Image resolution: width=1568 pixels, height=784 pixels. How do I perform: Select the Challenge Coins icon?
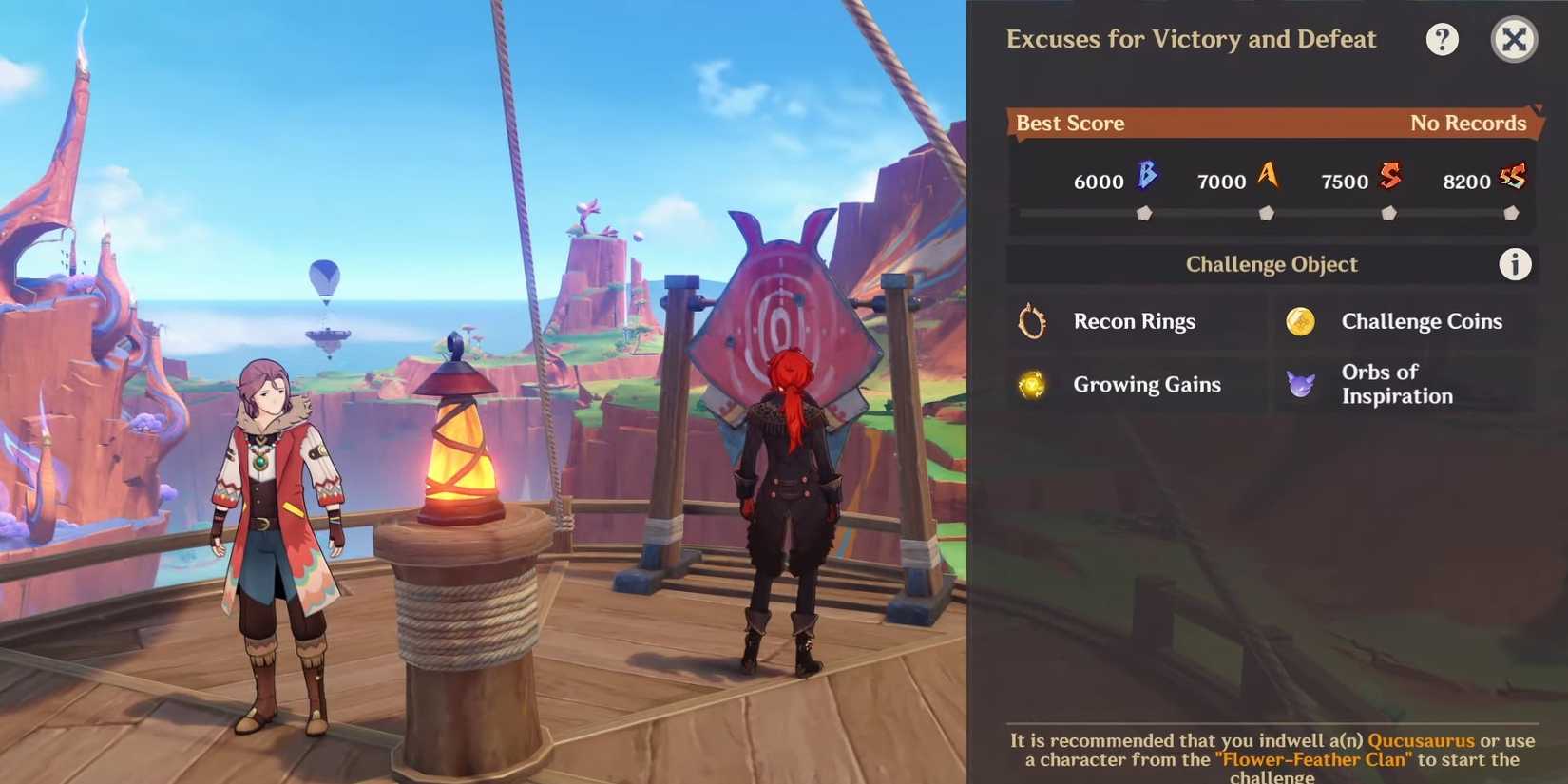click(x=1300, y=321)
